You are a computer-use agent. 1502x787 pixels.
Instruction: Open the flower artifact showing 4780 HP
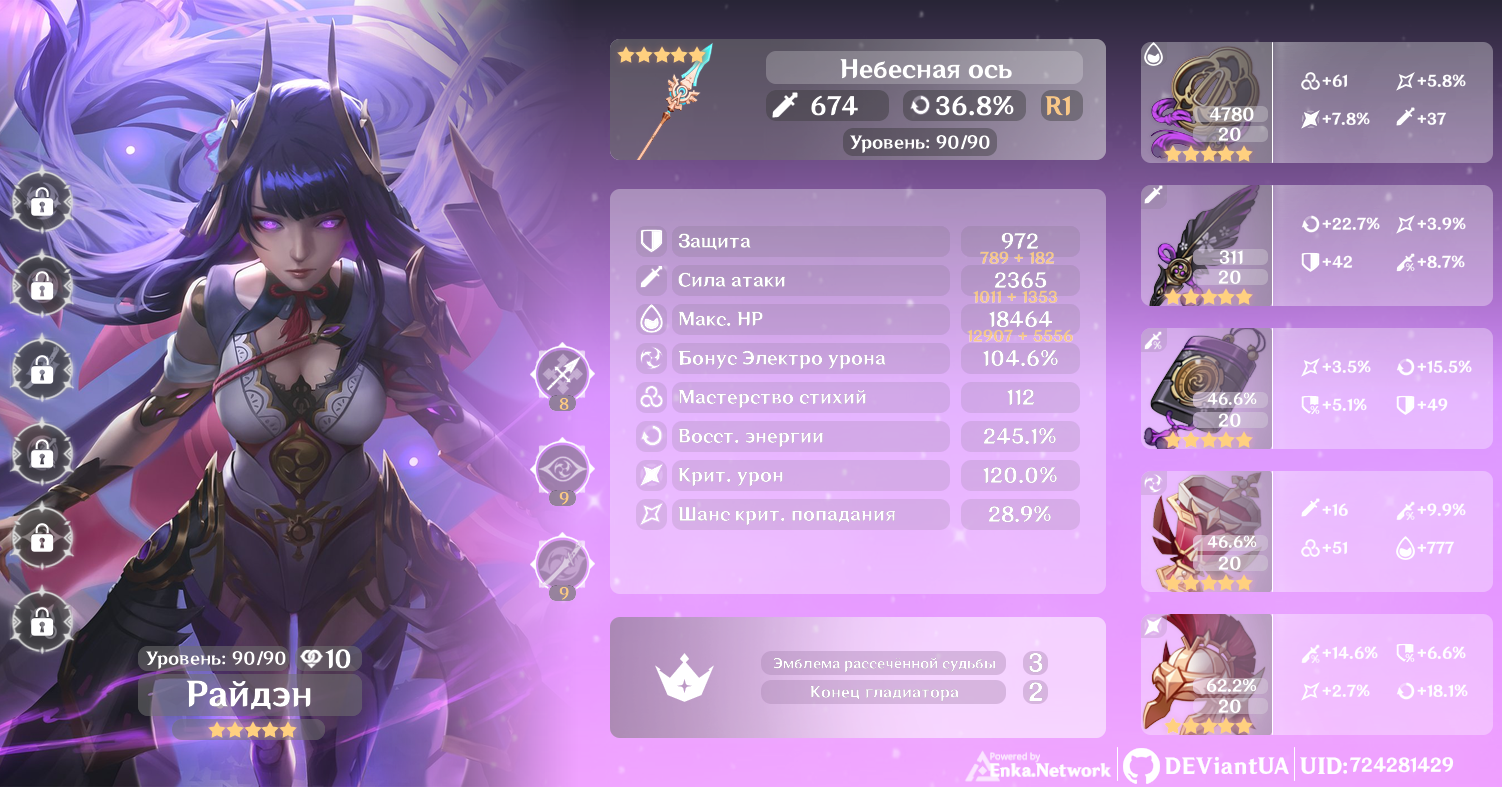click(1206, 103)
